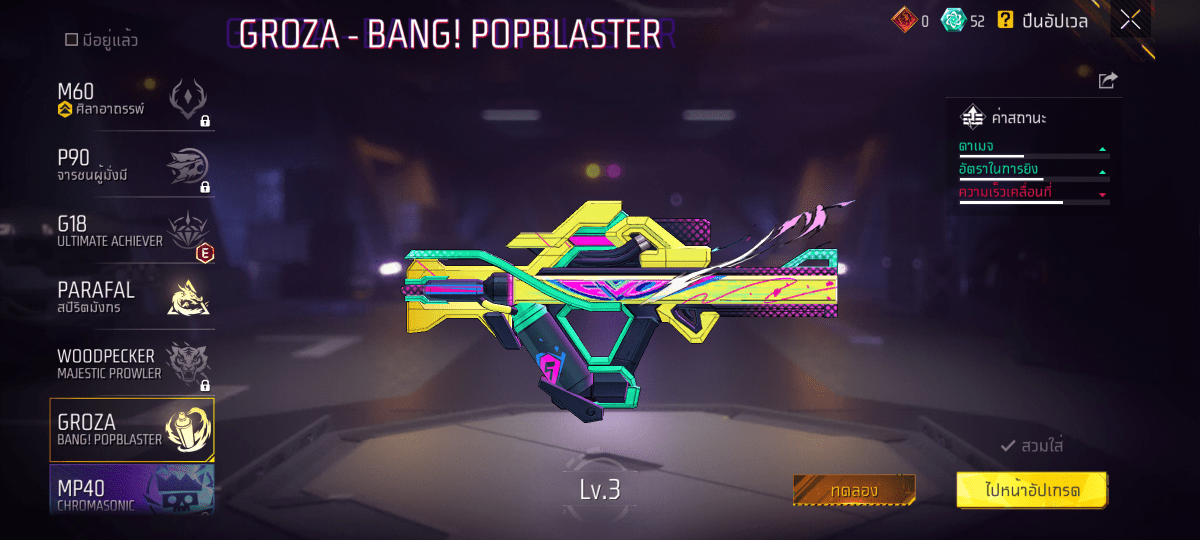
Task: Select Groza Bang! Popblaster entry
Action: (x=132, y=430)
